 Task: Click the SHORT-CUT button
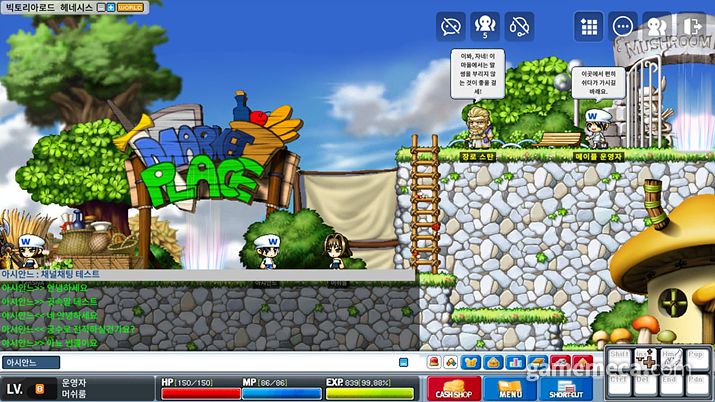point(567,388)
